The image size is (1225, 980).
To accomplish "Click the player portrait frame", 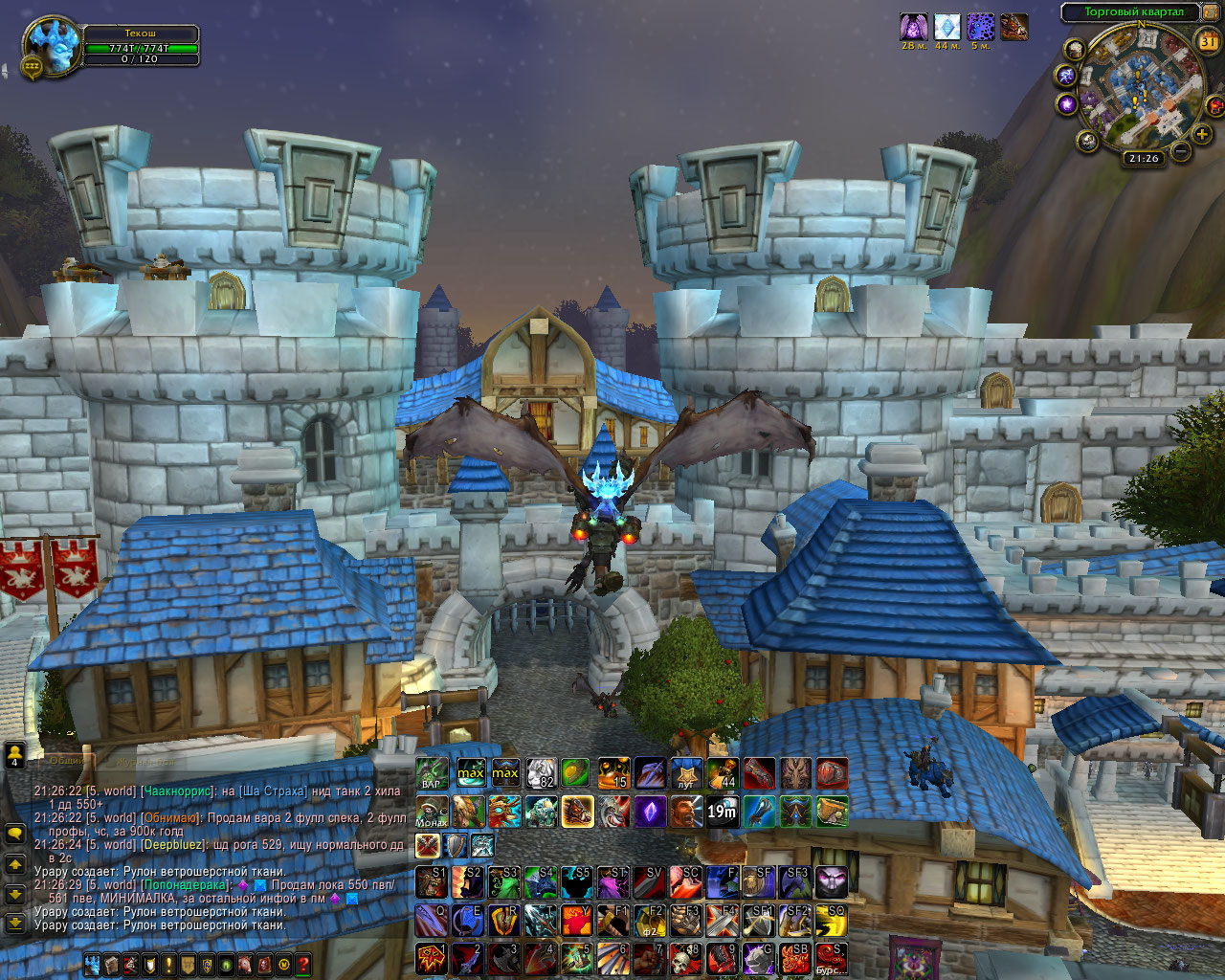I will point(53,45).
